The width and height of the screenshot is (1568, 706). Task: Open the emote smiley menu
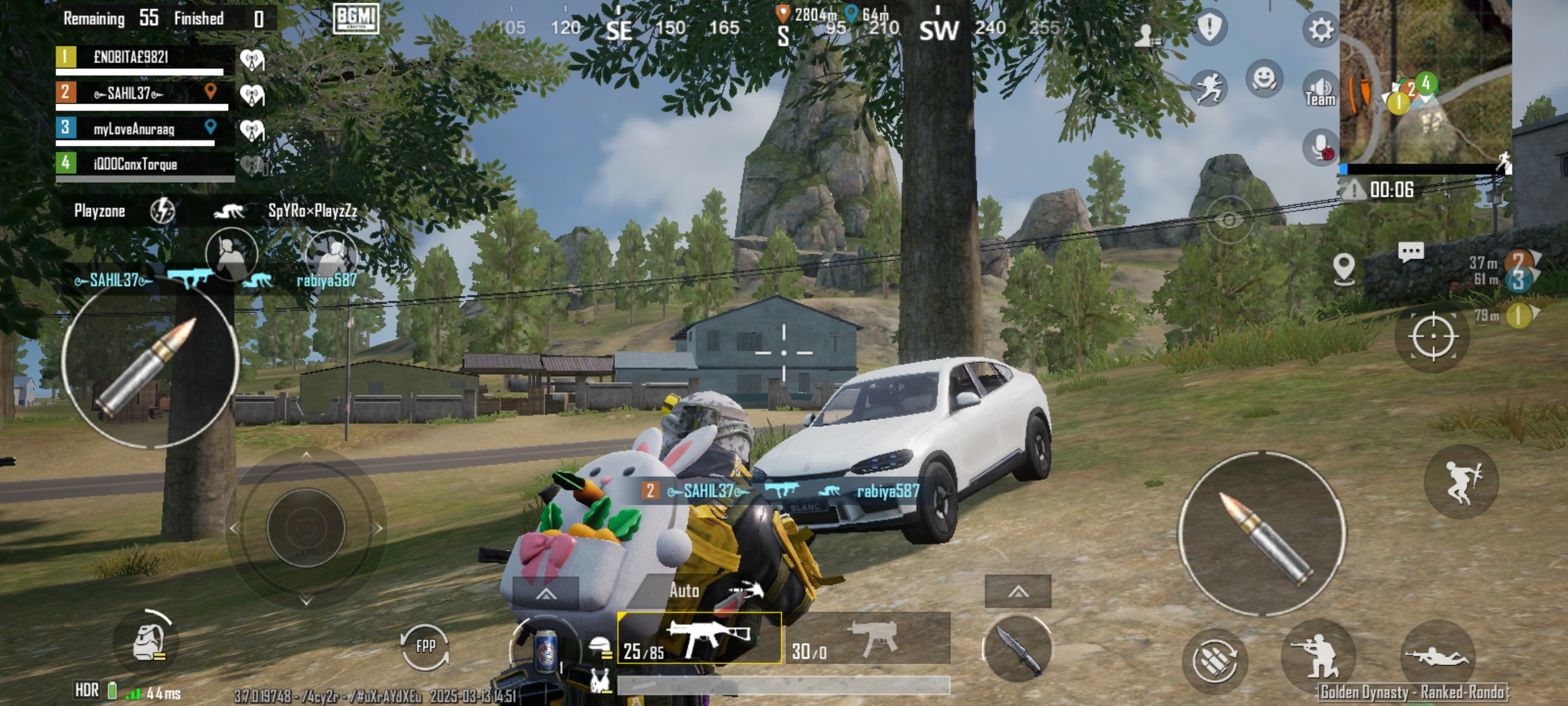point(1264,78)
